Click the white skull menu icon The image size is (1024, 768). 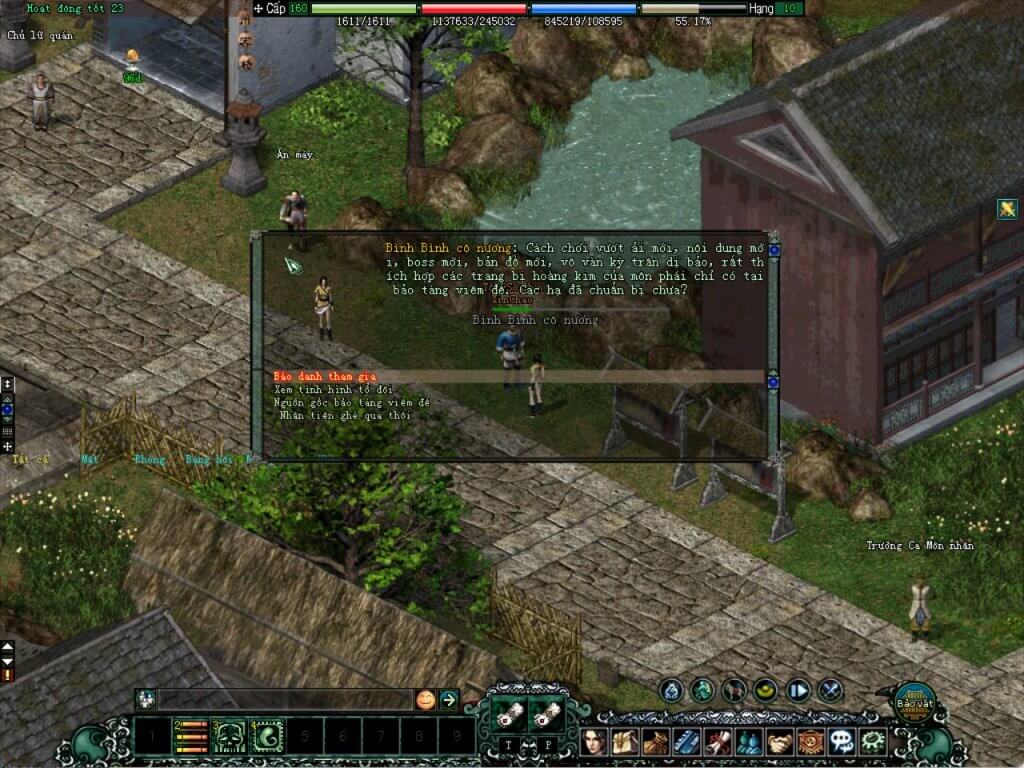pos(842,742)
